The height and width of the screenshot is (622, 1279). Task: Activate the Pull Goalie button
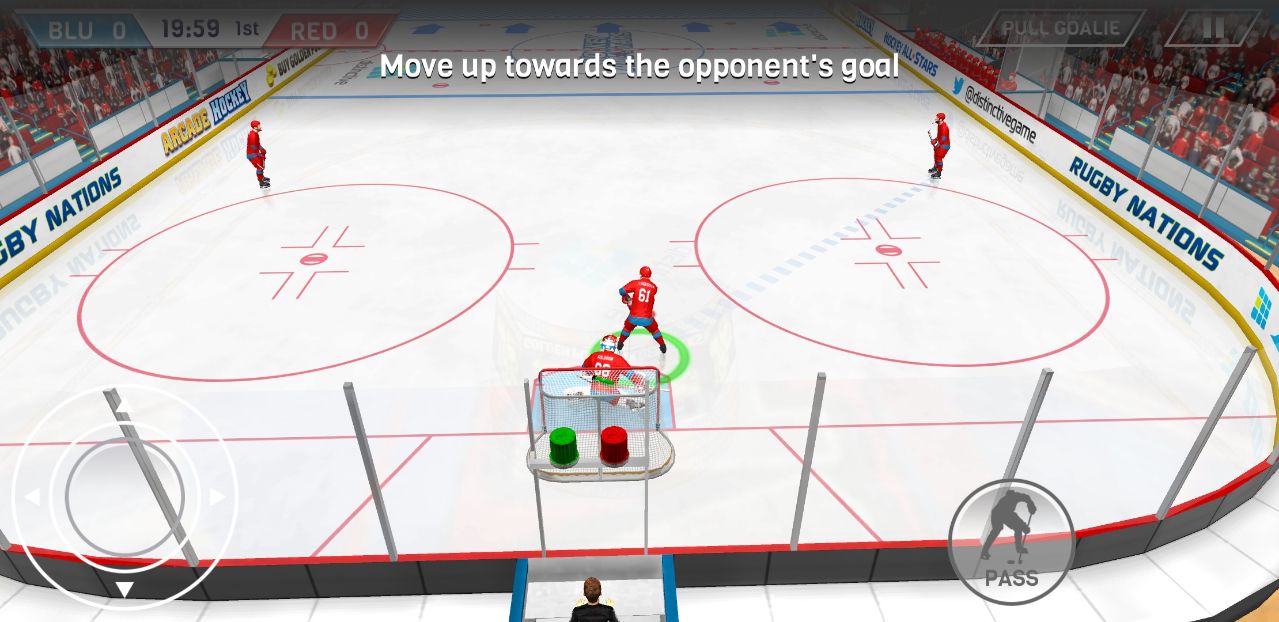(x=1061, y=28)
